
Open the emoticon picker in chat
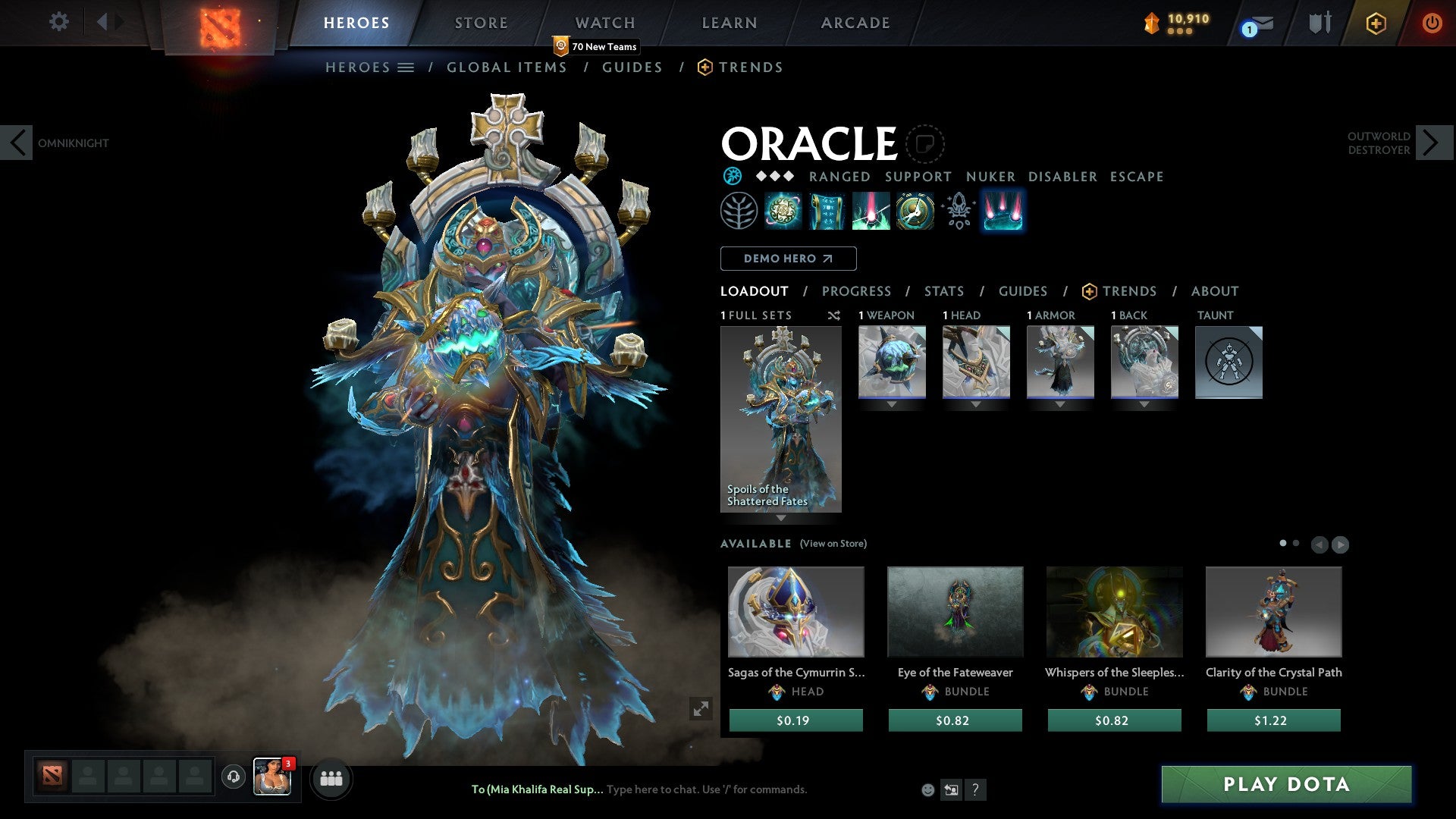[x=927, y=789]
